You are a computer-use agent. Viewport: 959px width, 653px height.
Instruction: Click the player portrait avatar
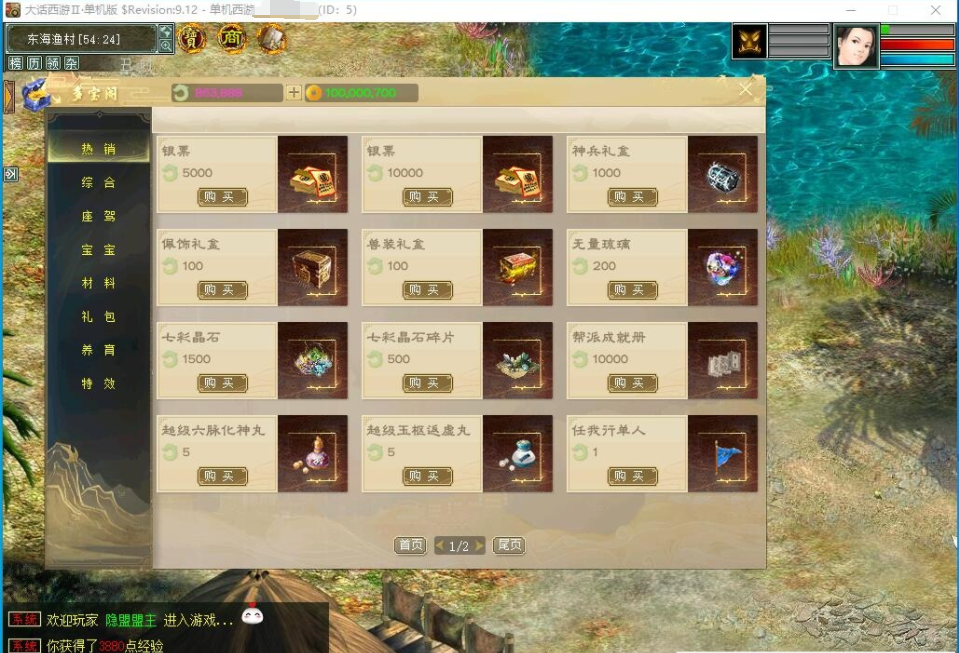[856, 46]
